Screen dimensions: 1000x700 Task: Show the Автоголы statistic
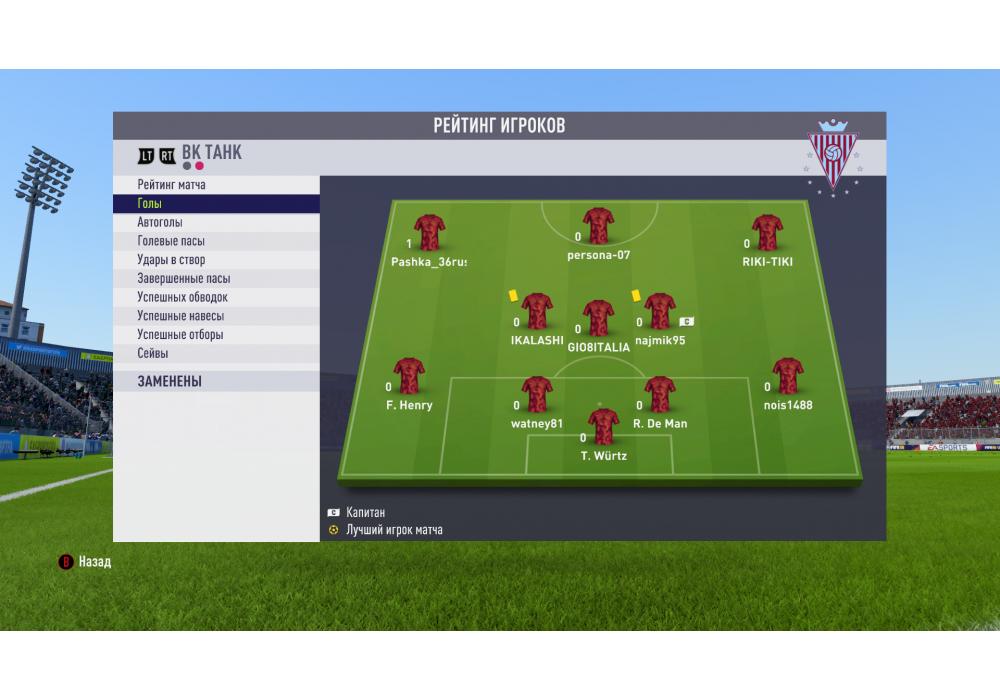point(216,223)
